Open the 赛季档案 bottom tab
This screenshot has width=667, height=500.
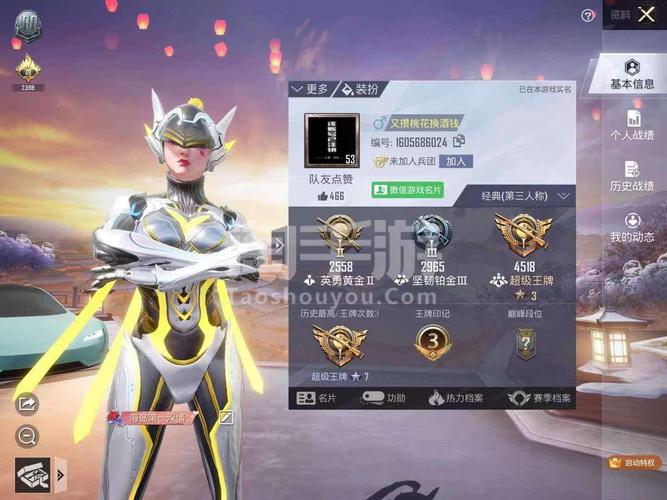click(x=538, y=398)
